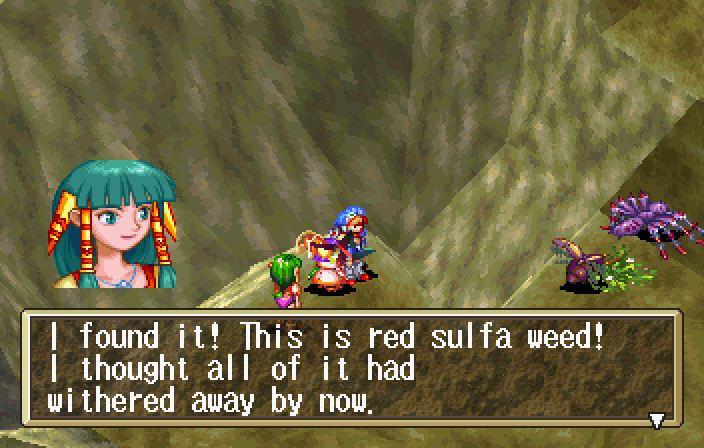Click the dialogue advance arrow

657,420
